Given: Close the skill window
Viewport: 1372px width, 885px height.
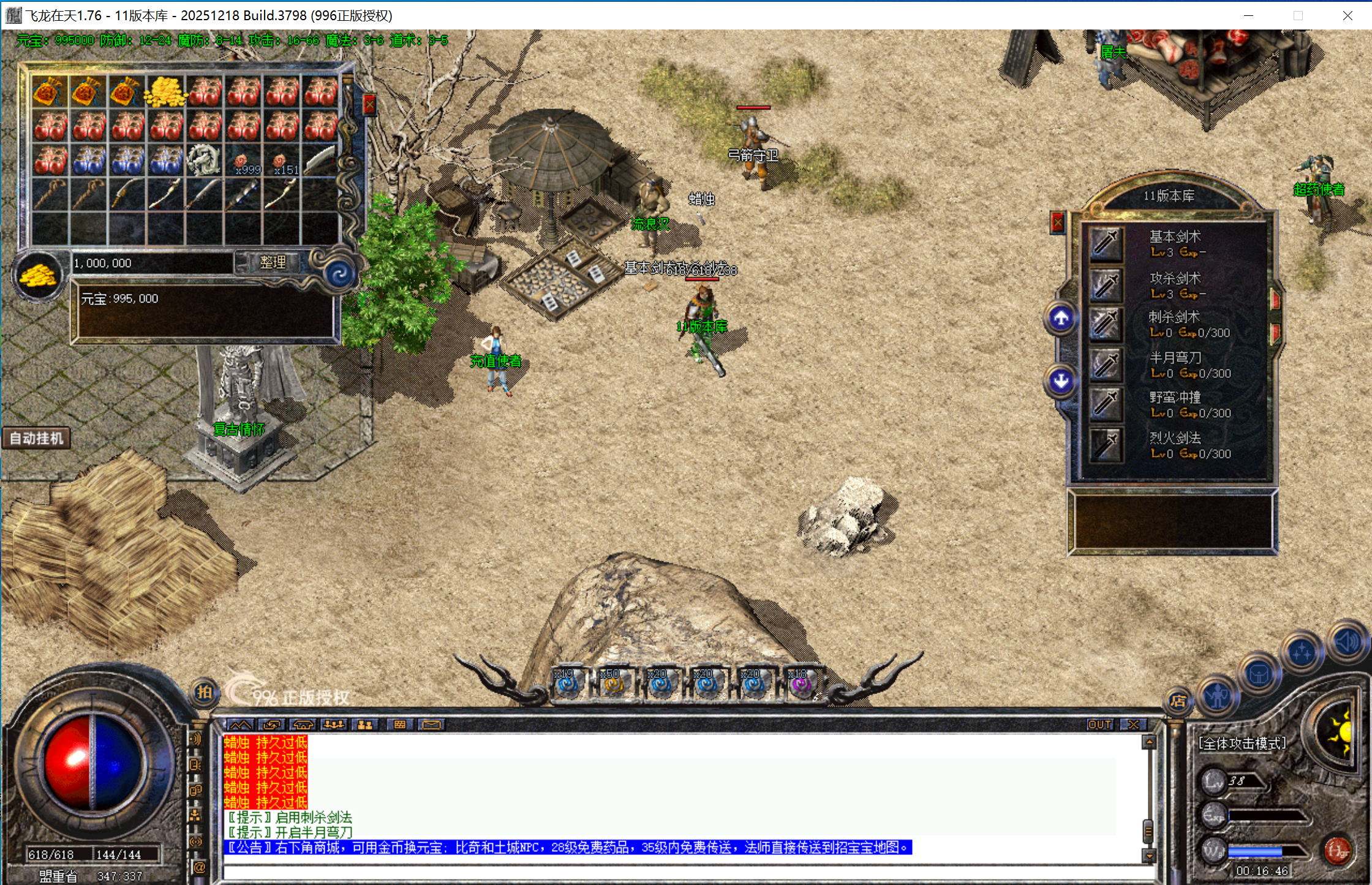Looking at the screenshot, I should tap(1058, 222).
